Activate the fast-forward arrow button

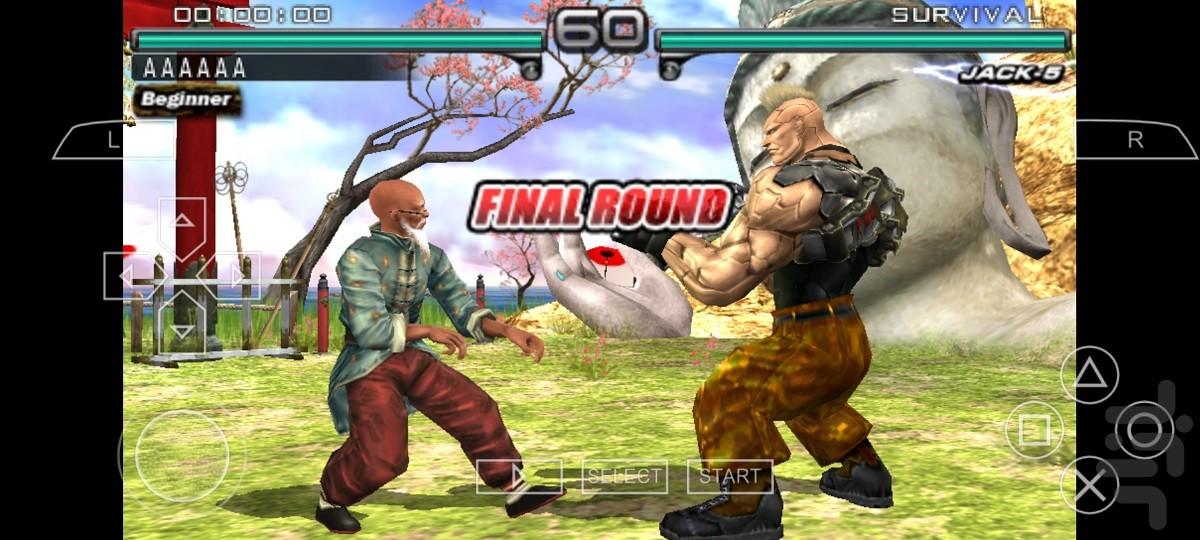(518, 476)
